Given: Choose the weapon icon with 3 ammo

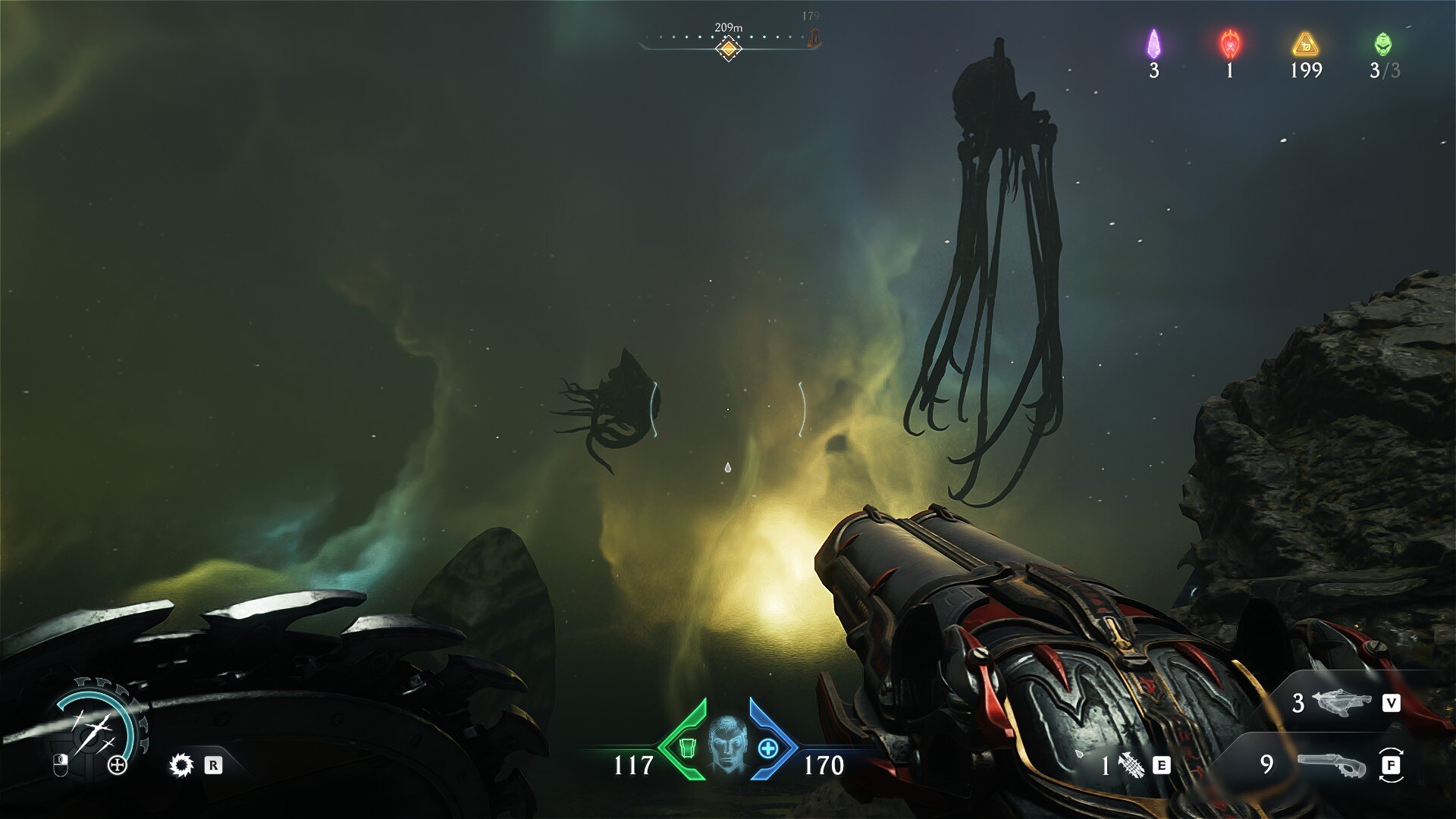Looking at the screenshot, I should pyautogui.click(x=1341, y=702).
